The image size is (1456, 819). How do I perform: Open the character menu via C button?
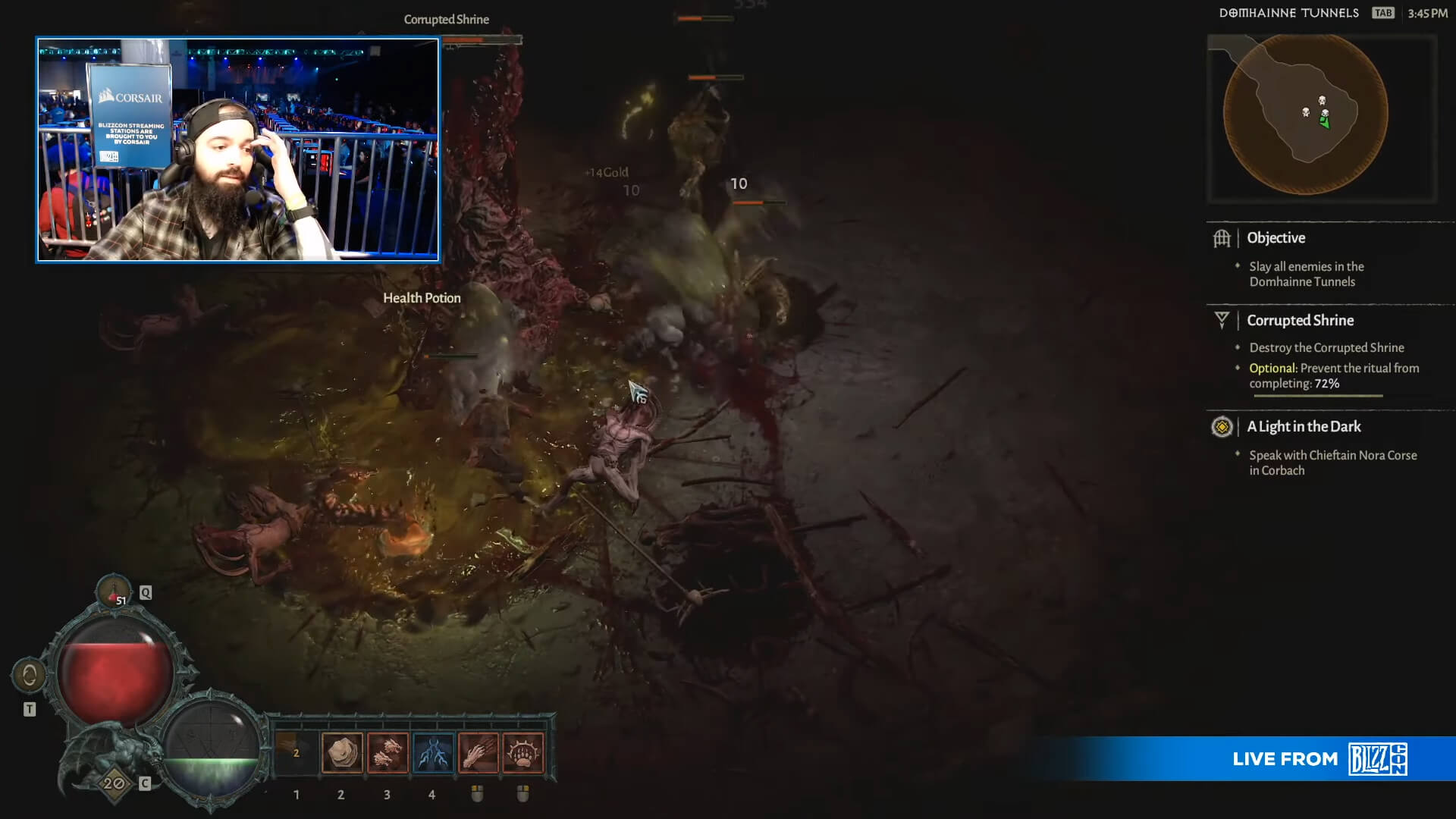pos(144,783)
